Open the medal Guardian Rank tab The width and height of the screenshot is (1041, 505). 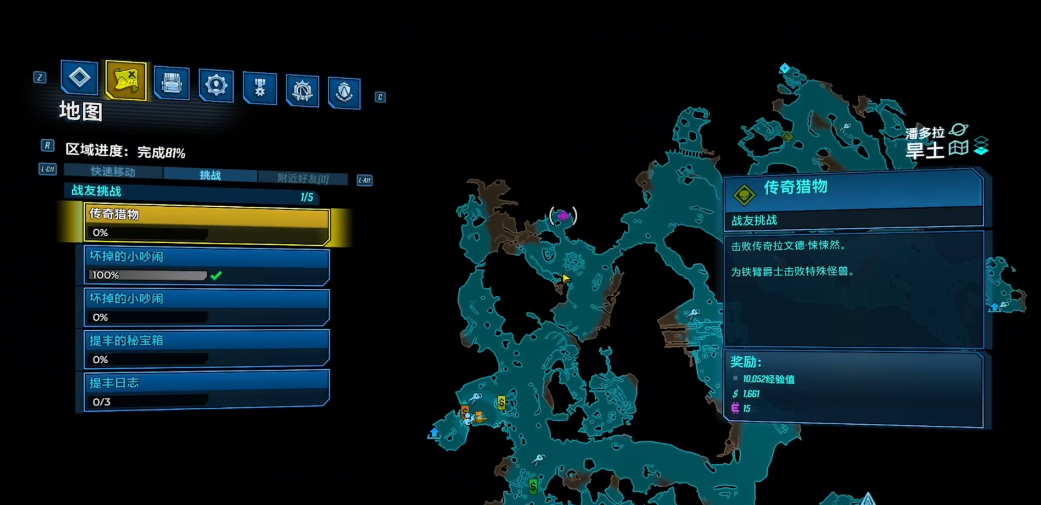click(x=260, y=88)
